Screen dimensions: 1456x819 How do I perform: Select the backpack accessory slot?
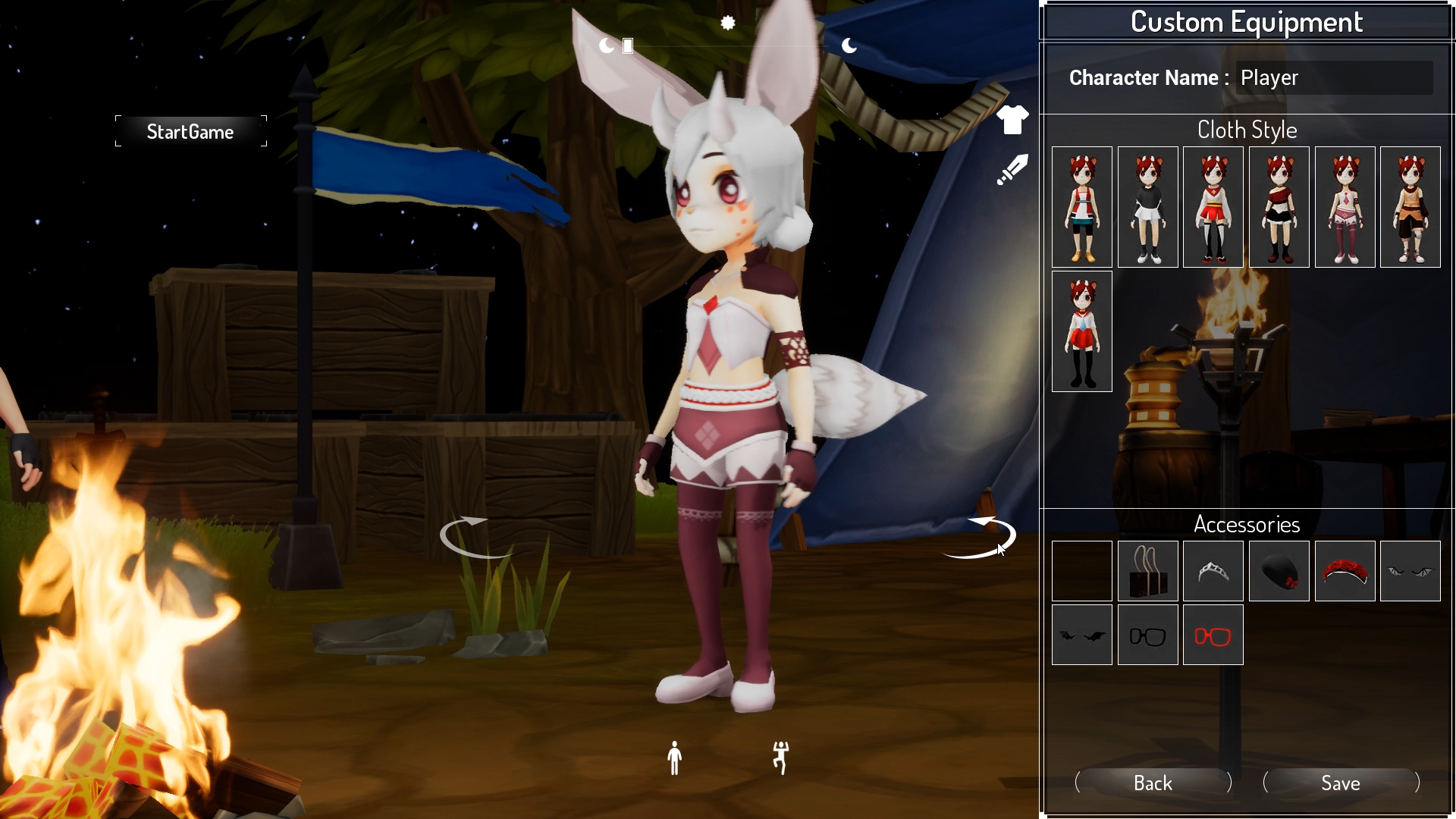(1147, 570)
